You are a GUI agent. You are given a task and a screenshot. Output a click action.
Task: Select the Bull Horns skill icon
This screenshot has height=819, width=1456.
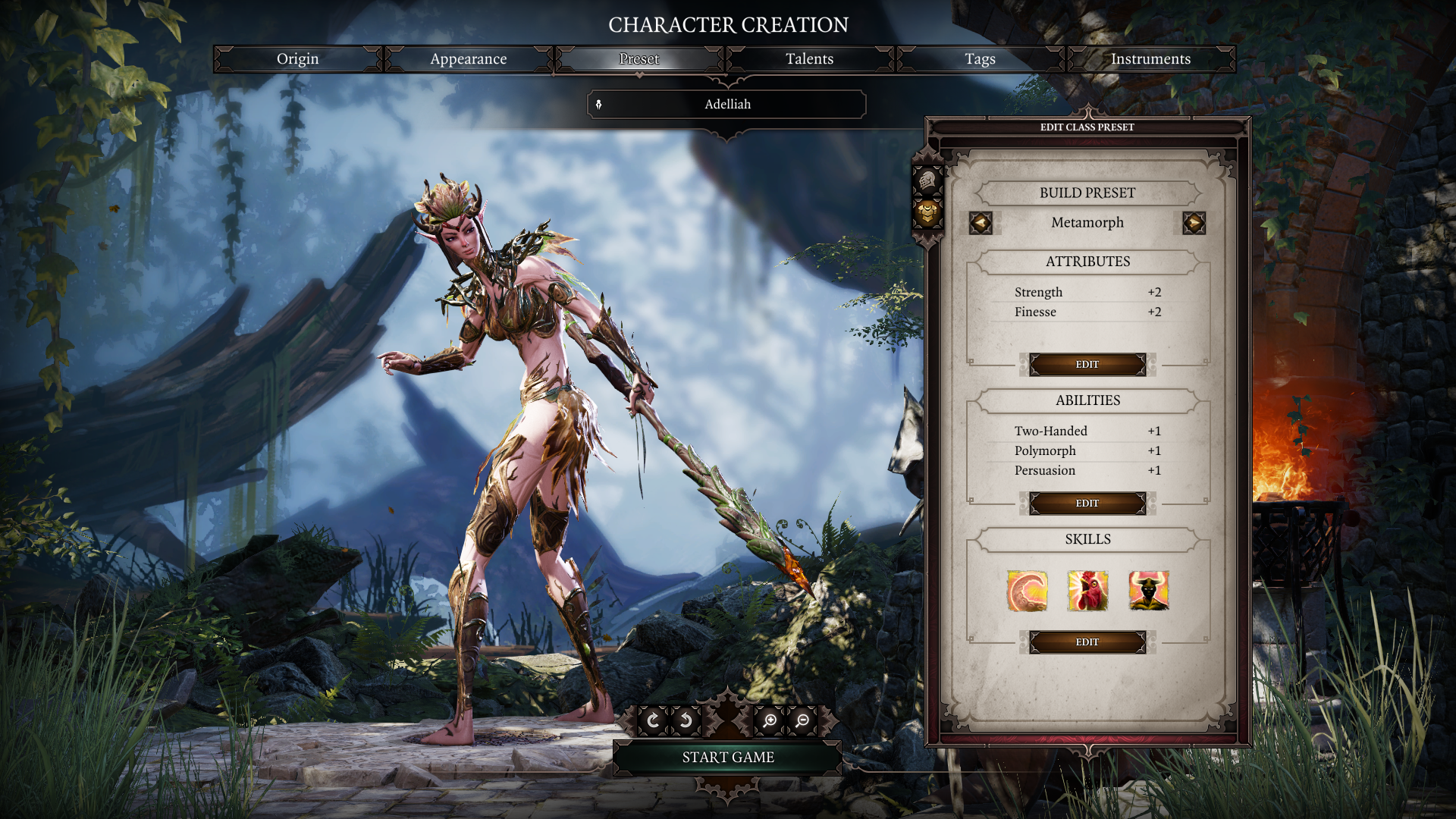(1147, 592)
